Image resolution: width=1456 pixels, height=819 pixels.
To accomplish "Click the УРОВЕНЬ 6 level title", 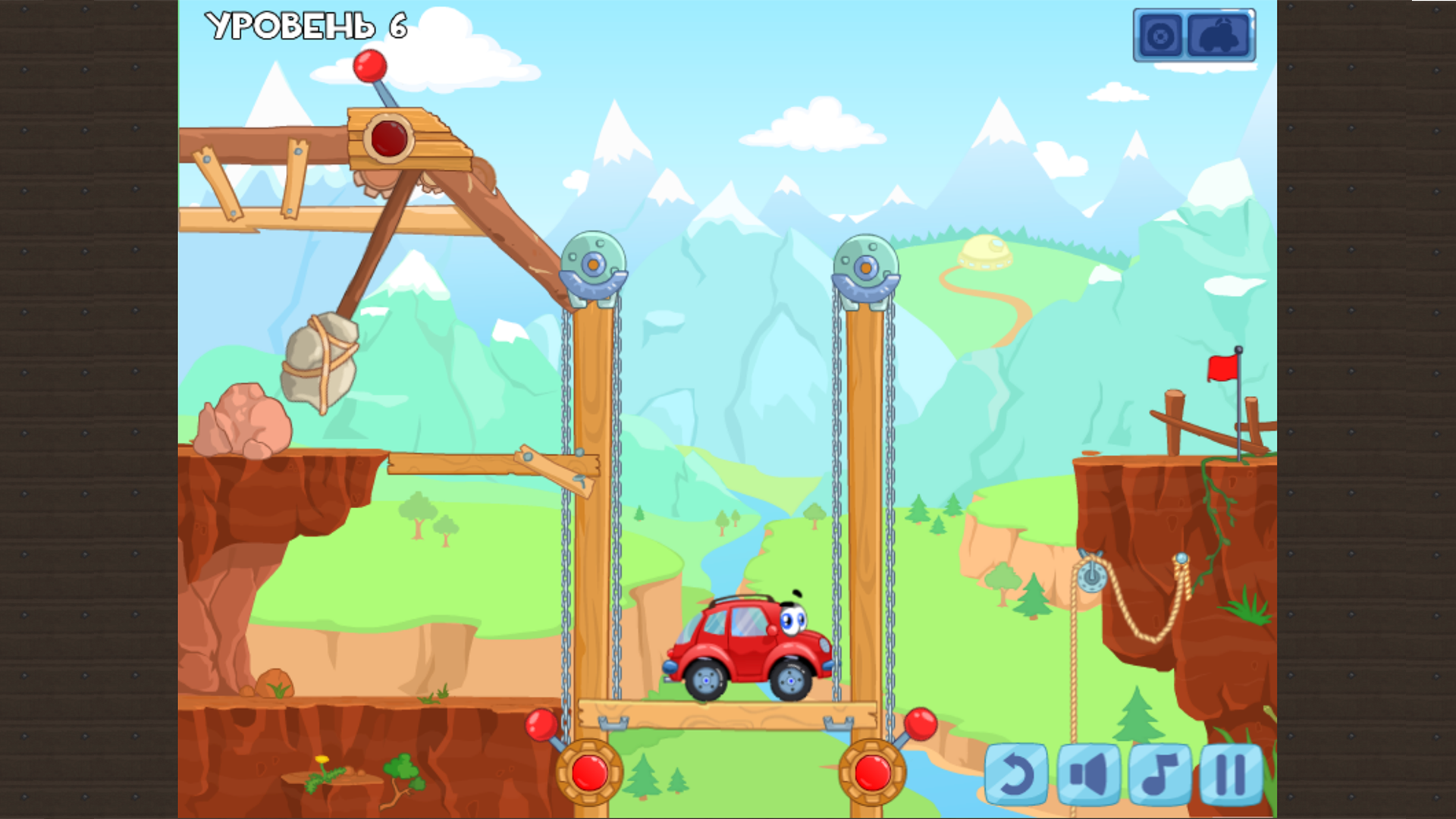I will [x=306, y=27].
